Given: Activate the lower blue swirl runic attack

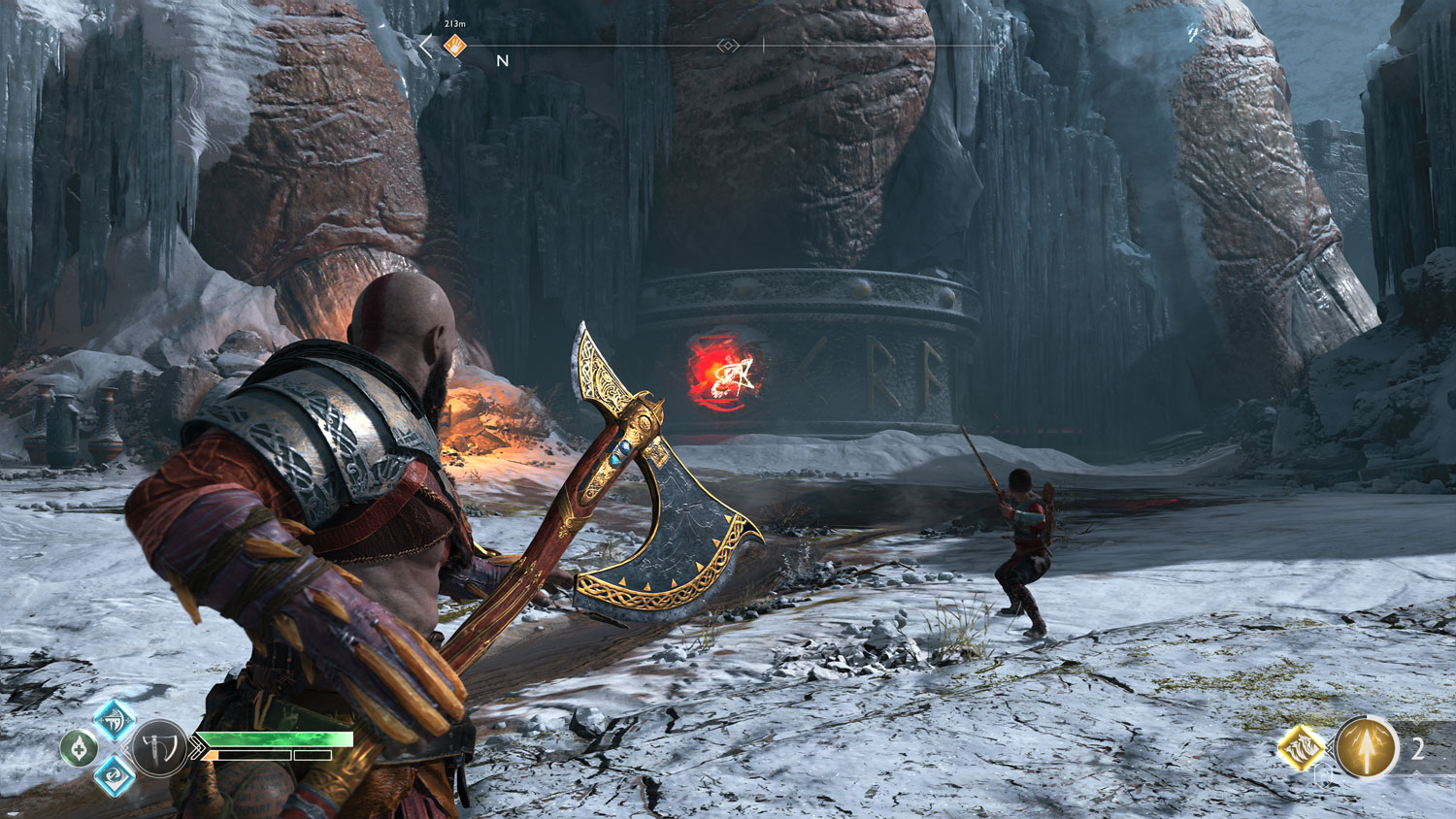Looking at the screenshot, I should pos(114,774).
